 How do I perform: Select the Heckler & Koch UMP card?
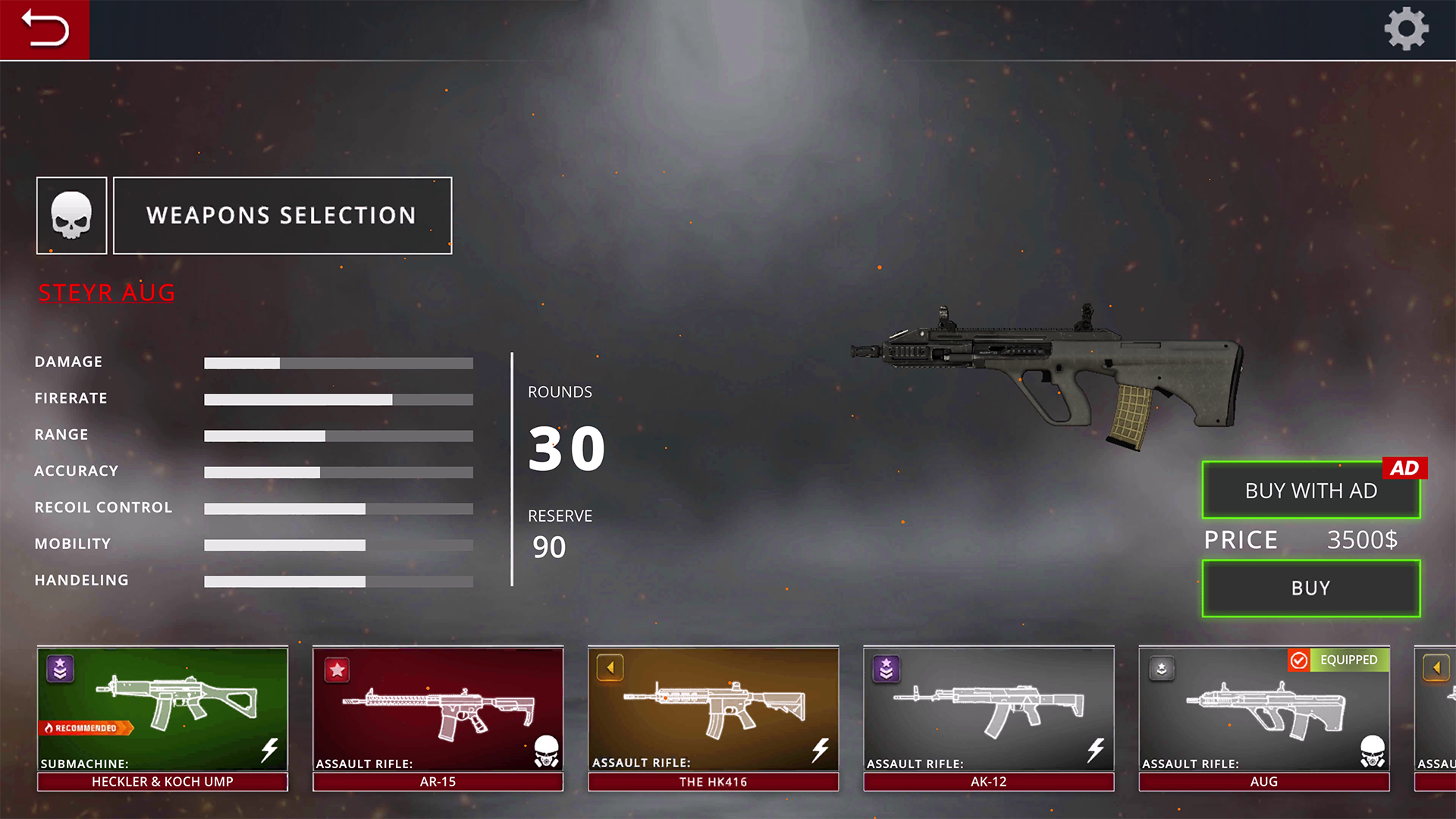[162, 718]
